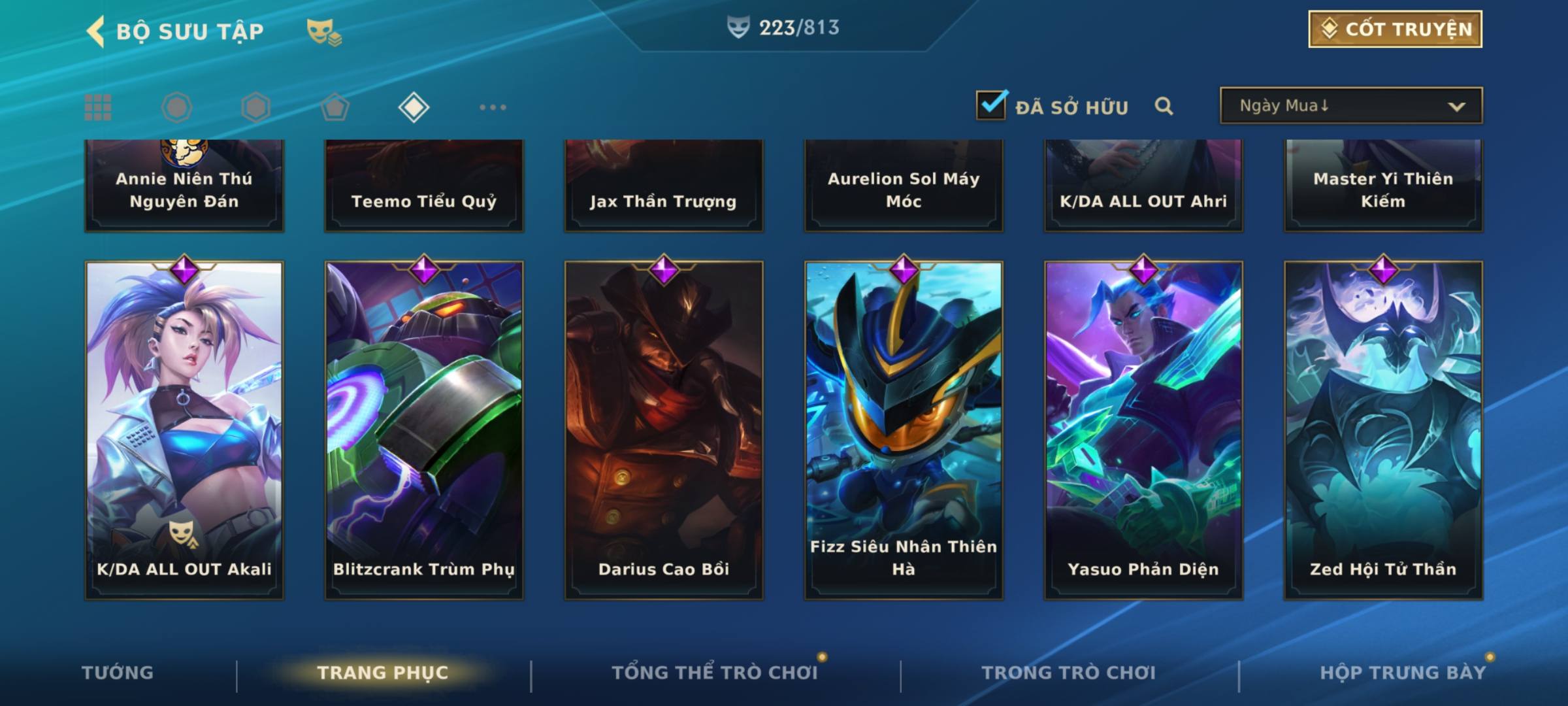Select the grid all-skins filter icon
This screenshot has height=706, width=1568.
[98, 107]
